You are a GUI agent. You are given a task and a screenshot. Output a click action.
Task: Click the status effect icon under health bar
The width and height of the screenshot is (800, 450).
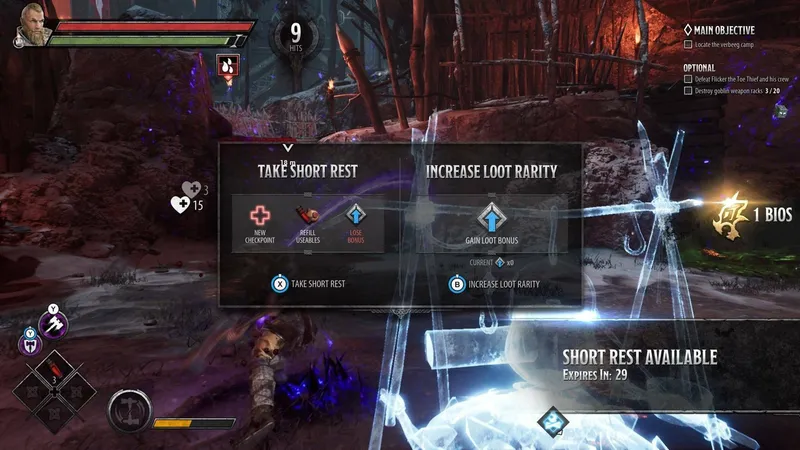click(x=228, y=66)
